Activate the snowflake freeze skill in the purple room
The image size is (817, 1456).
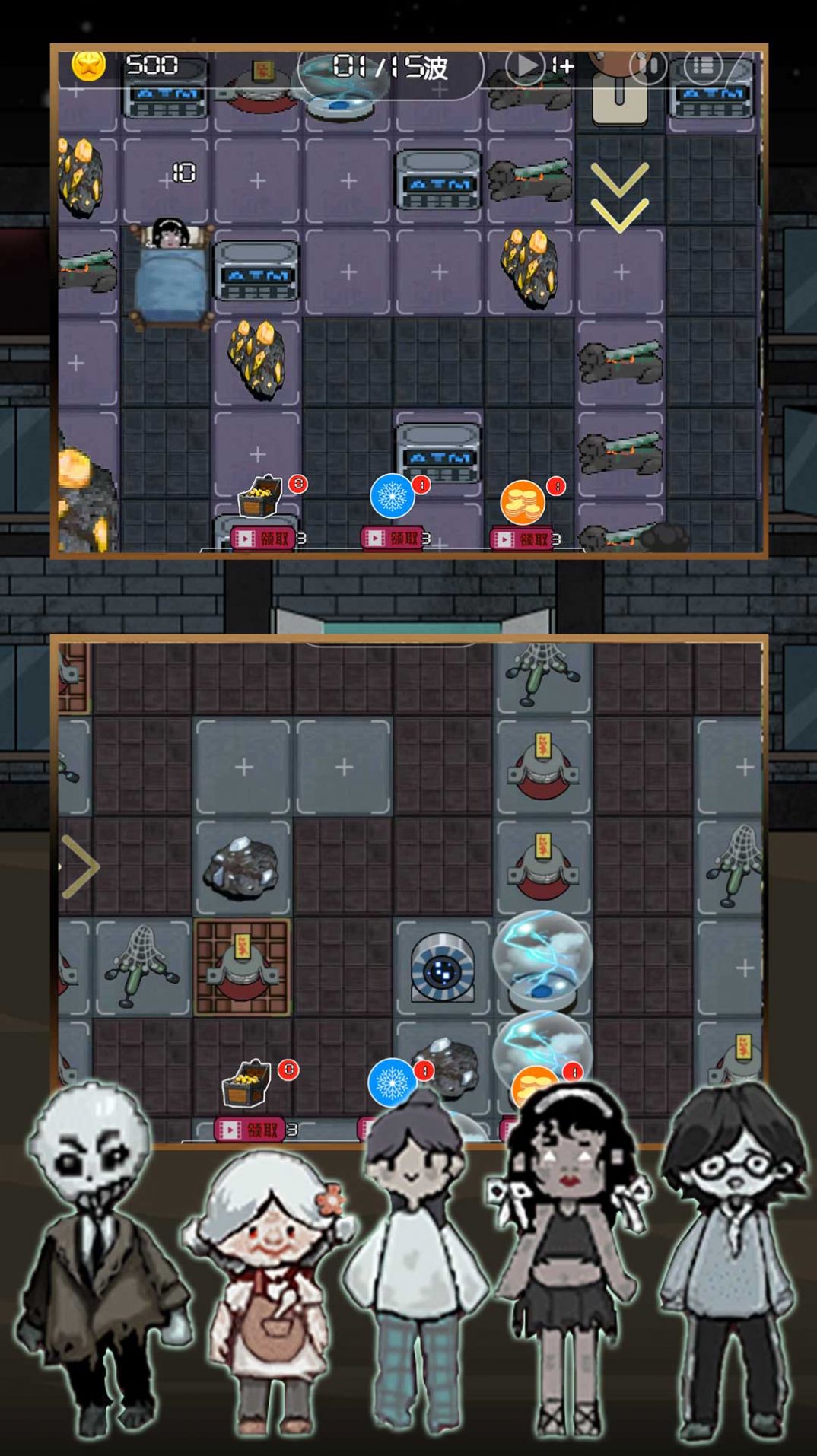(x=392, y=496)
